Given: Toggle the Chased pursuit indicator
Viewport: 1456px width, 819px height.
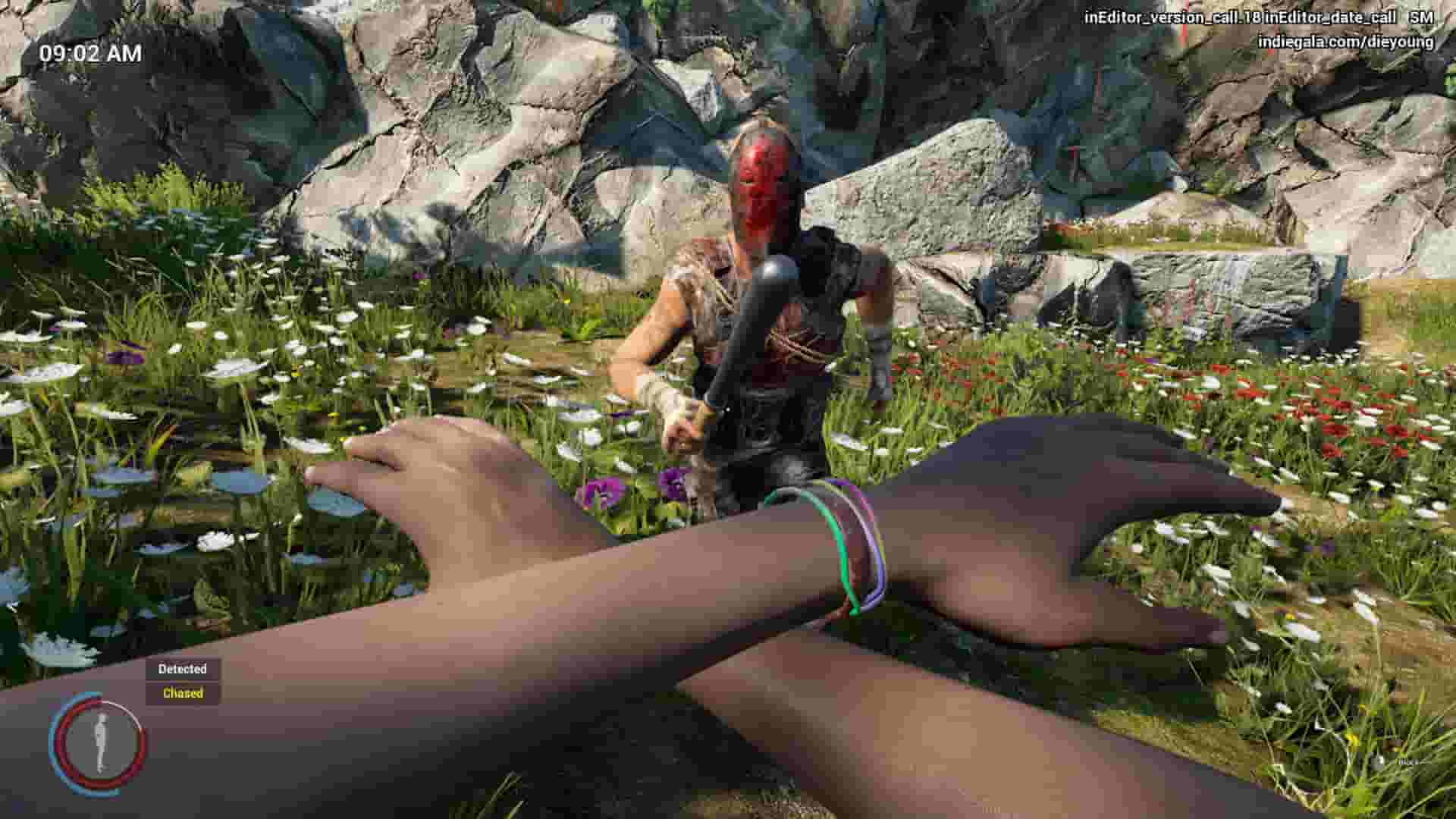Looking at the screenshot, I should tap(182, 692).
